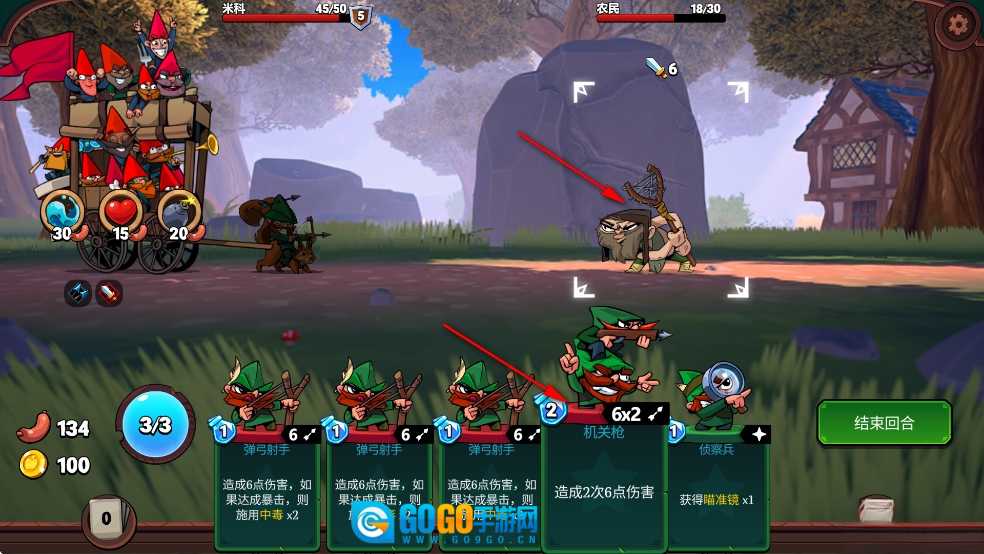This screenshot has height=554, width=984.
Task: Open the draw pile showing 0
Action: pyautogui.click(x=107, y=518)
